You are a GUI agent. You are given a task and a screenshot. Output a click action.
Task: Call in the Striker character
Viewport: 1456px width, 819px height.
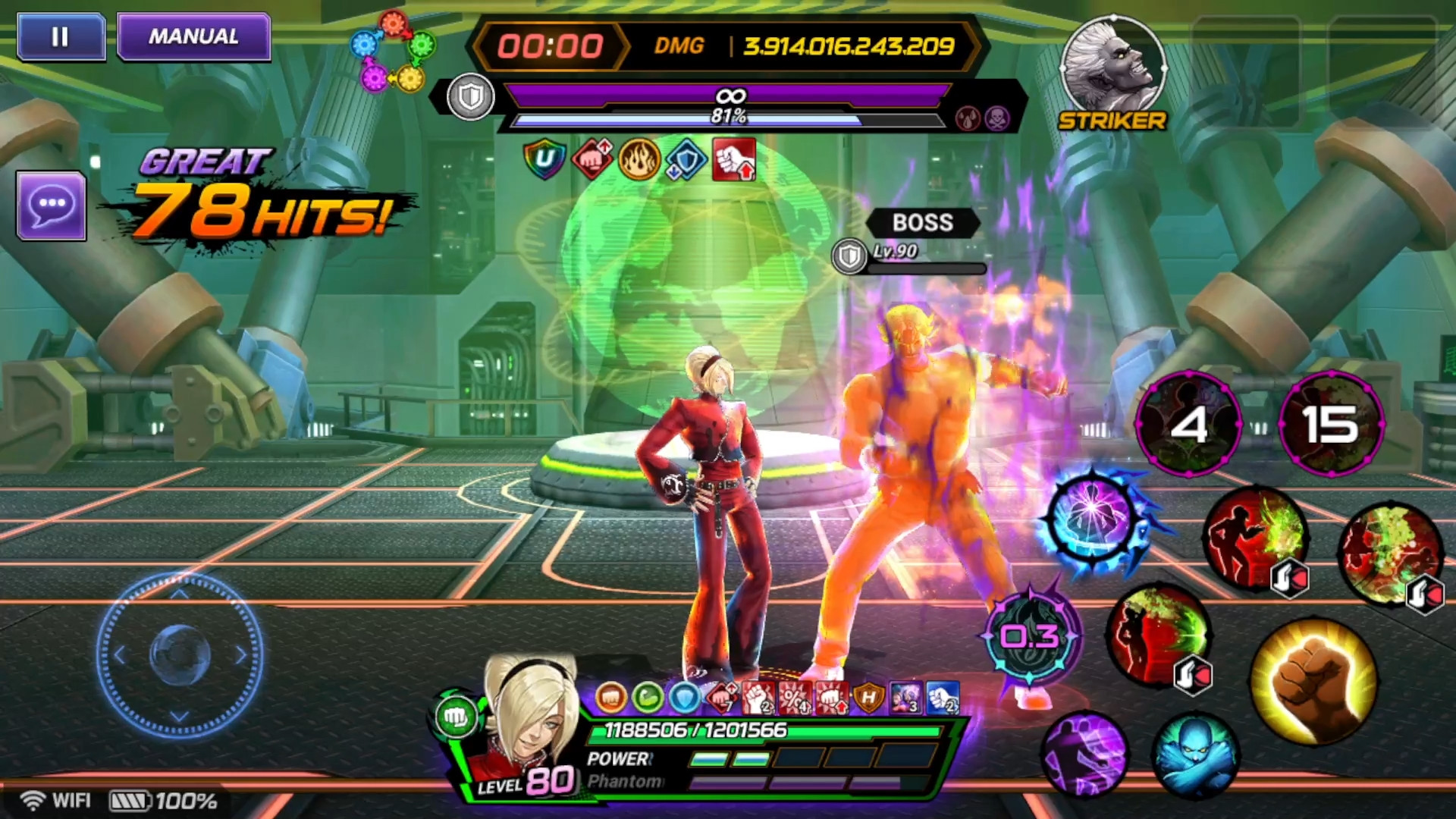click(x=1112, y=70)
